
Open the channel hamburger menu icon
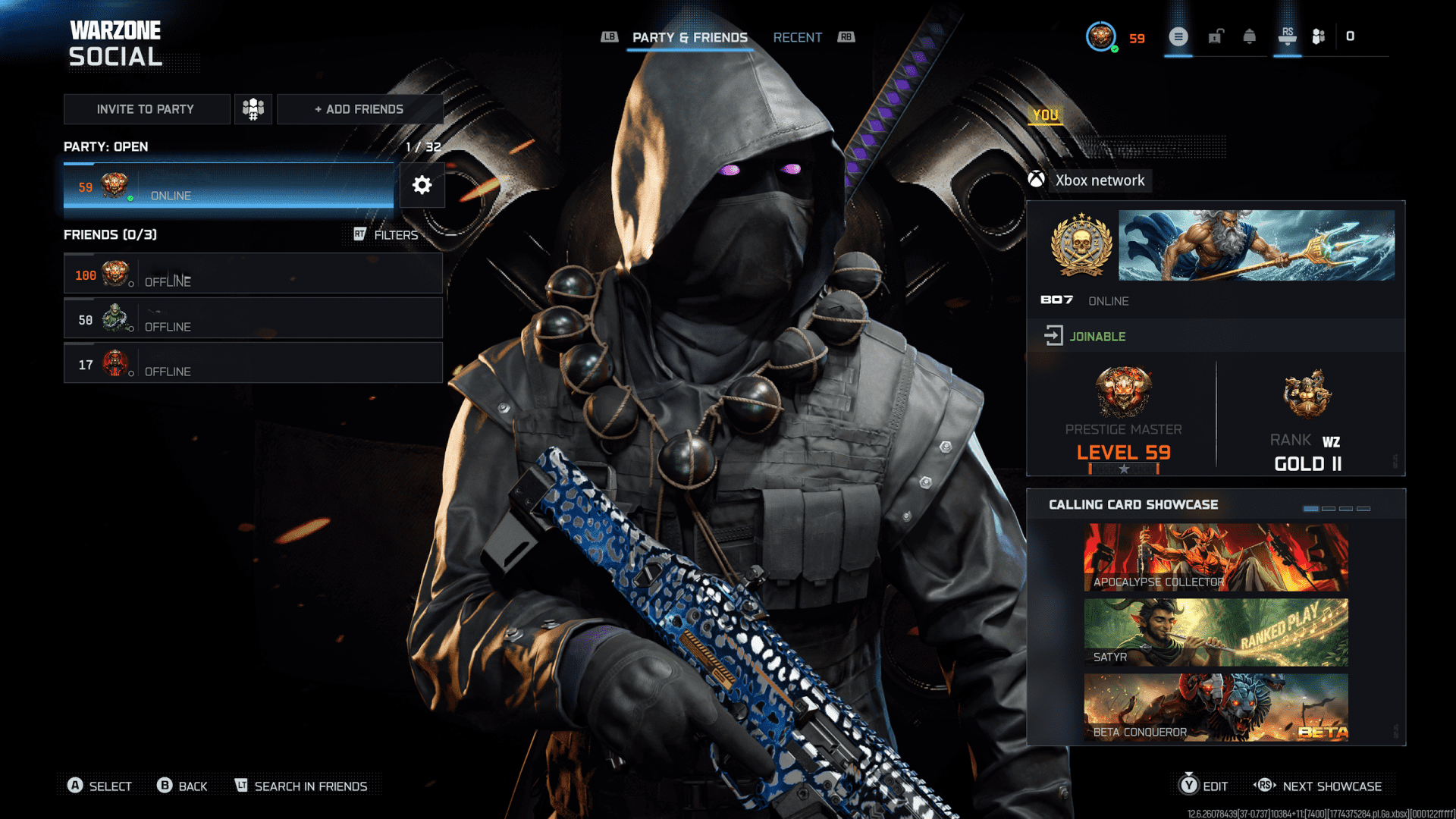1178,36
